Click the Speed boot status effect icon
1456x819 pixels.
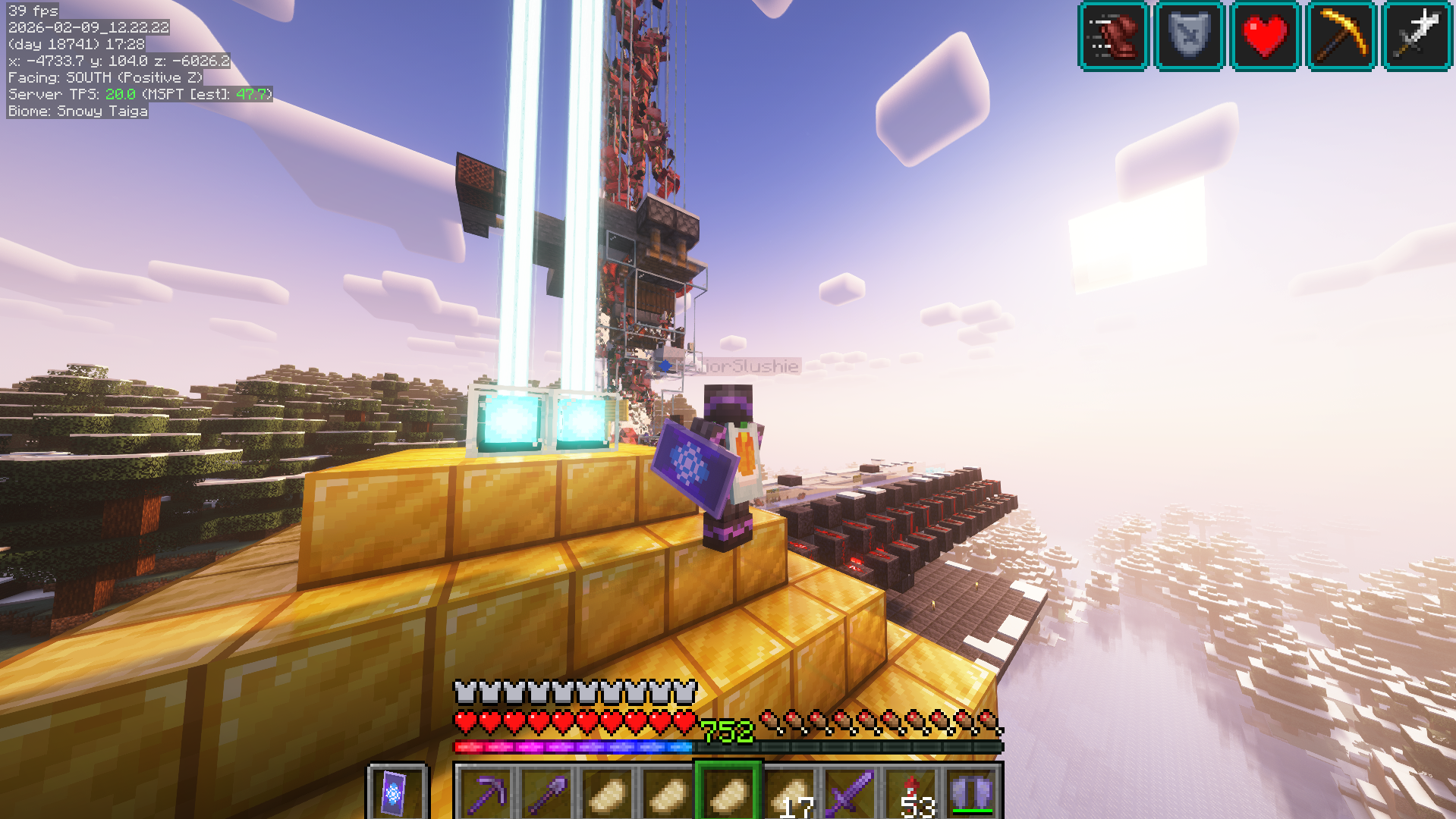pos(1113,36)
